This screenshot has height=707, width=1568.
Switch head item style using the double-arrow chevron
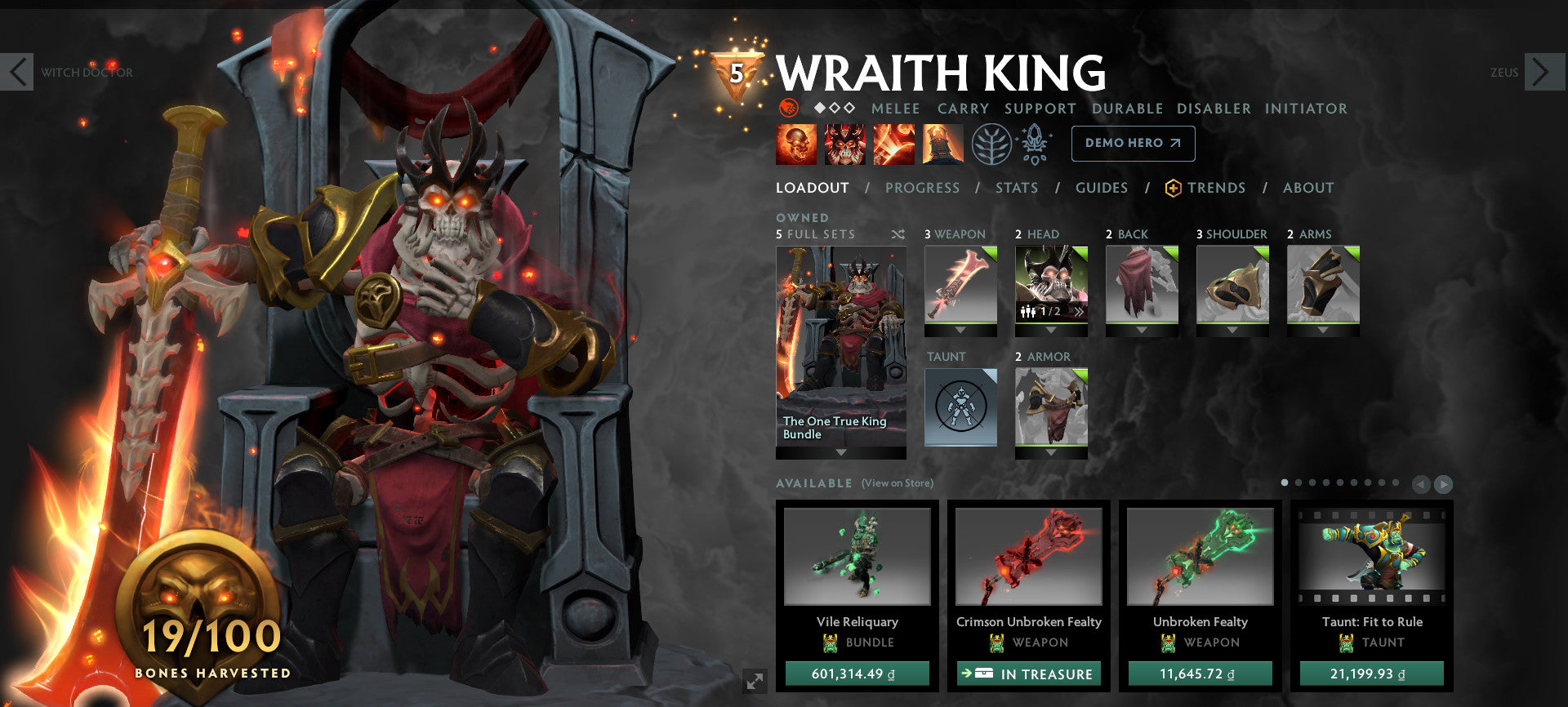click(x=1079, y=310)
